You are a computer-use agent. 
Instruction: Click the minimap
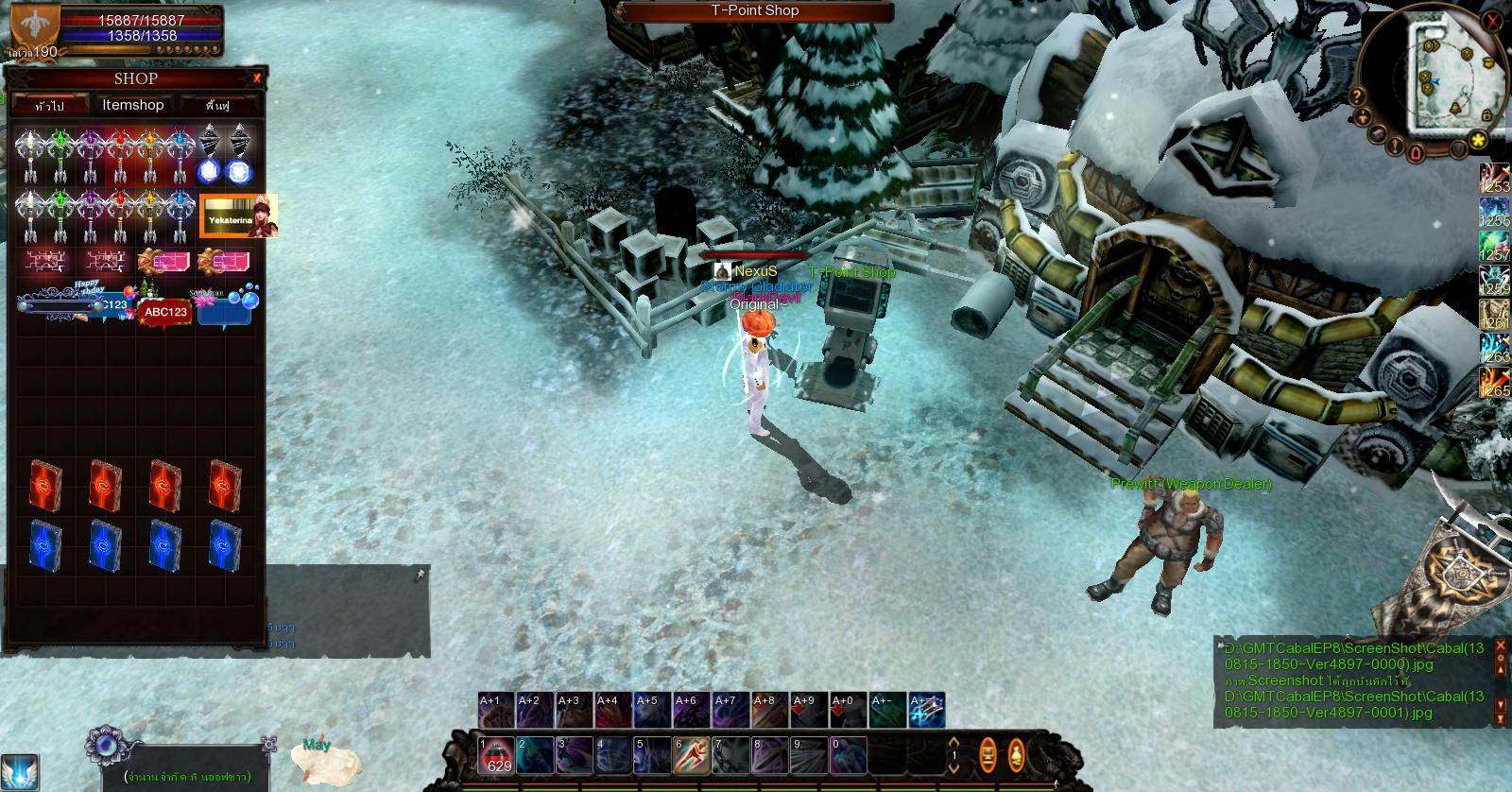pyautogui.click(x=1444, y=77)
